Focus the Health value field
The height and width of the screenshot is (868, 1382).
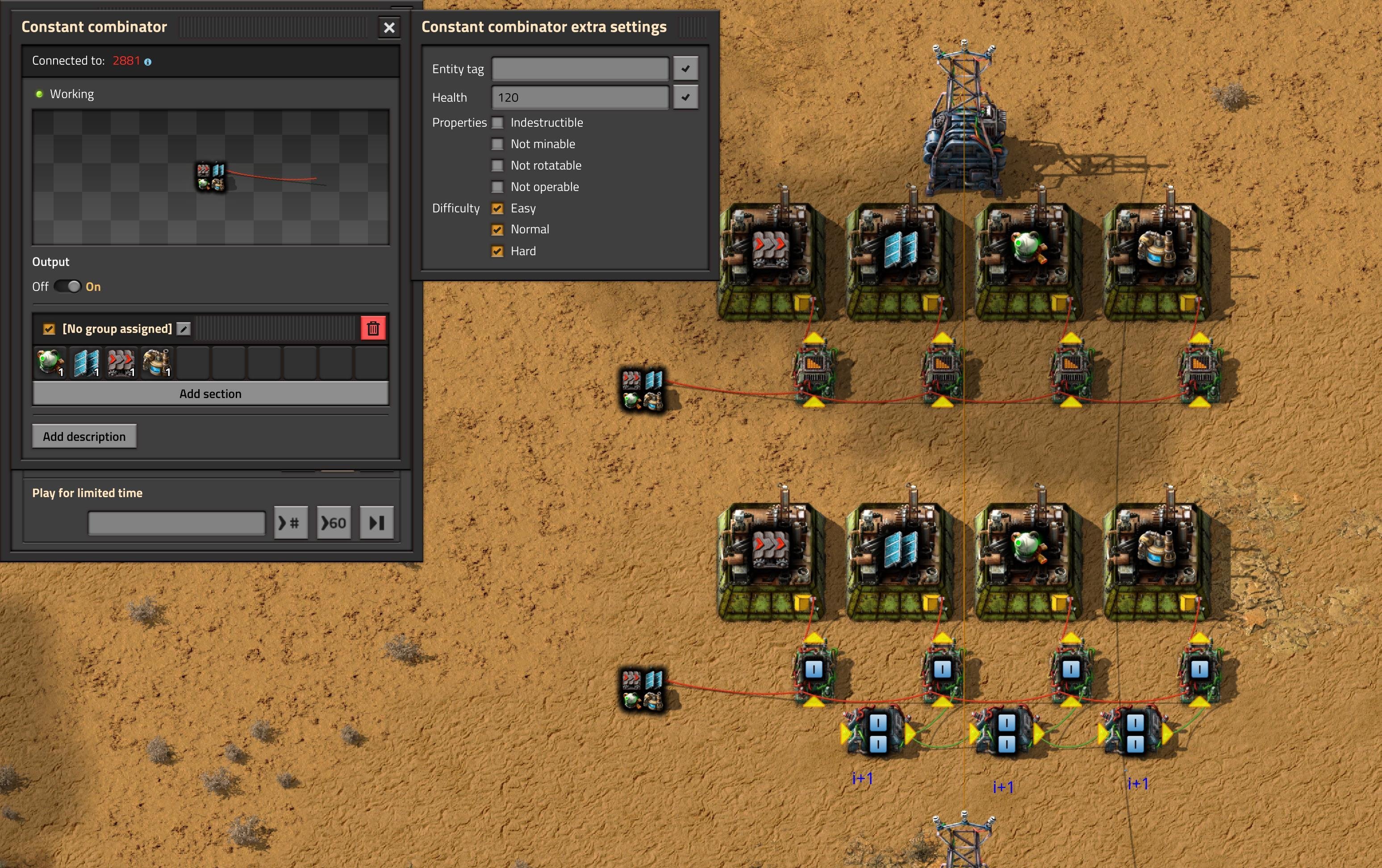(580, 98)
